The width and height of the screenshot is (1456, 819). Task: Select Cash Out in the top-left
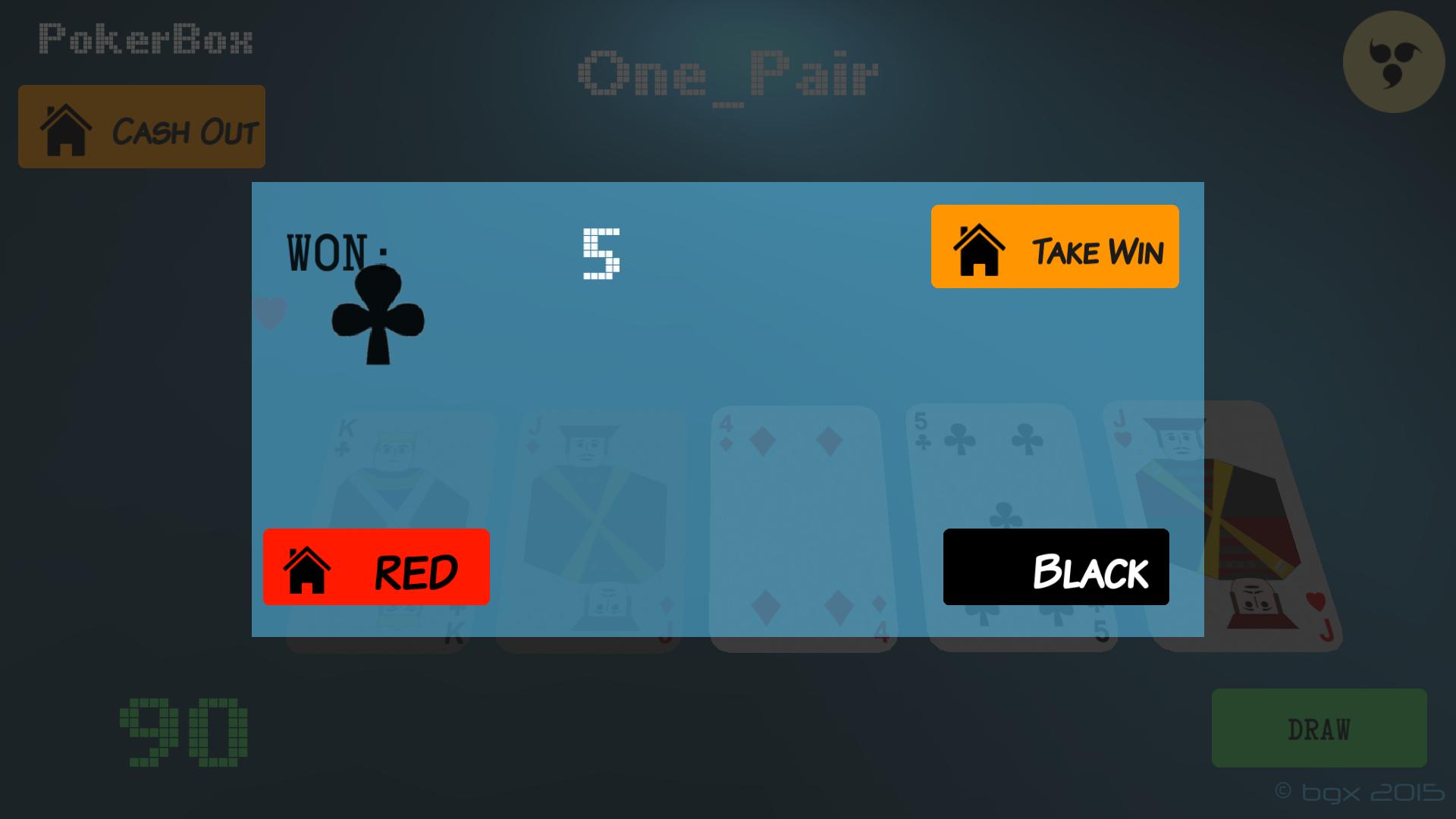[x=141, y=127]
